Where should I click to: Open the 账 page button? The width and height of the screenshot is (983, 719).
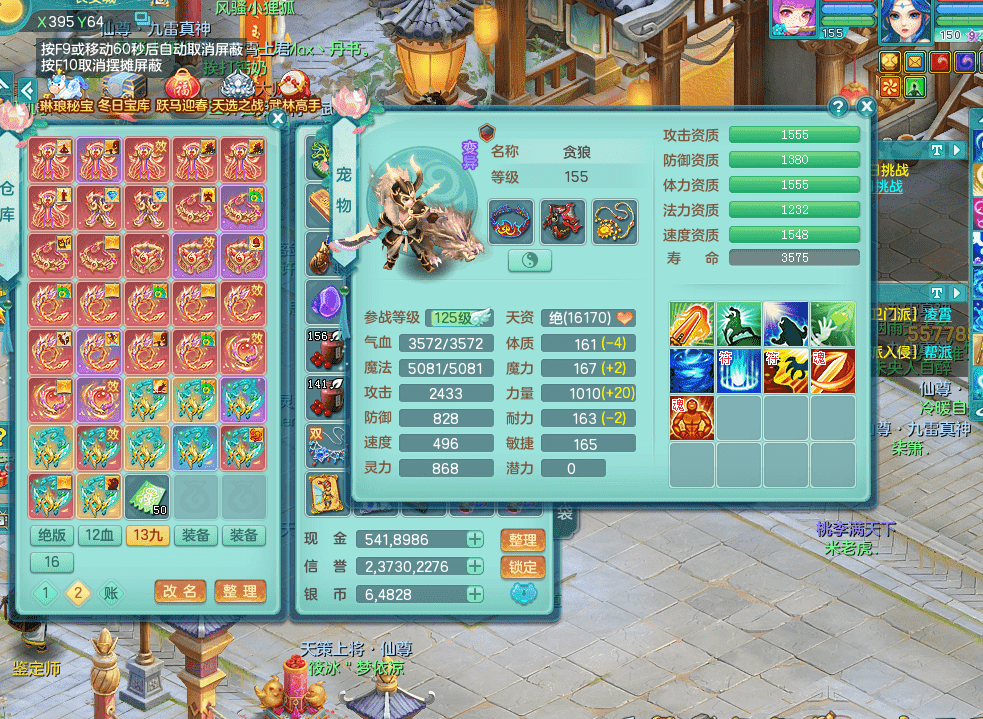[110, 592]
